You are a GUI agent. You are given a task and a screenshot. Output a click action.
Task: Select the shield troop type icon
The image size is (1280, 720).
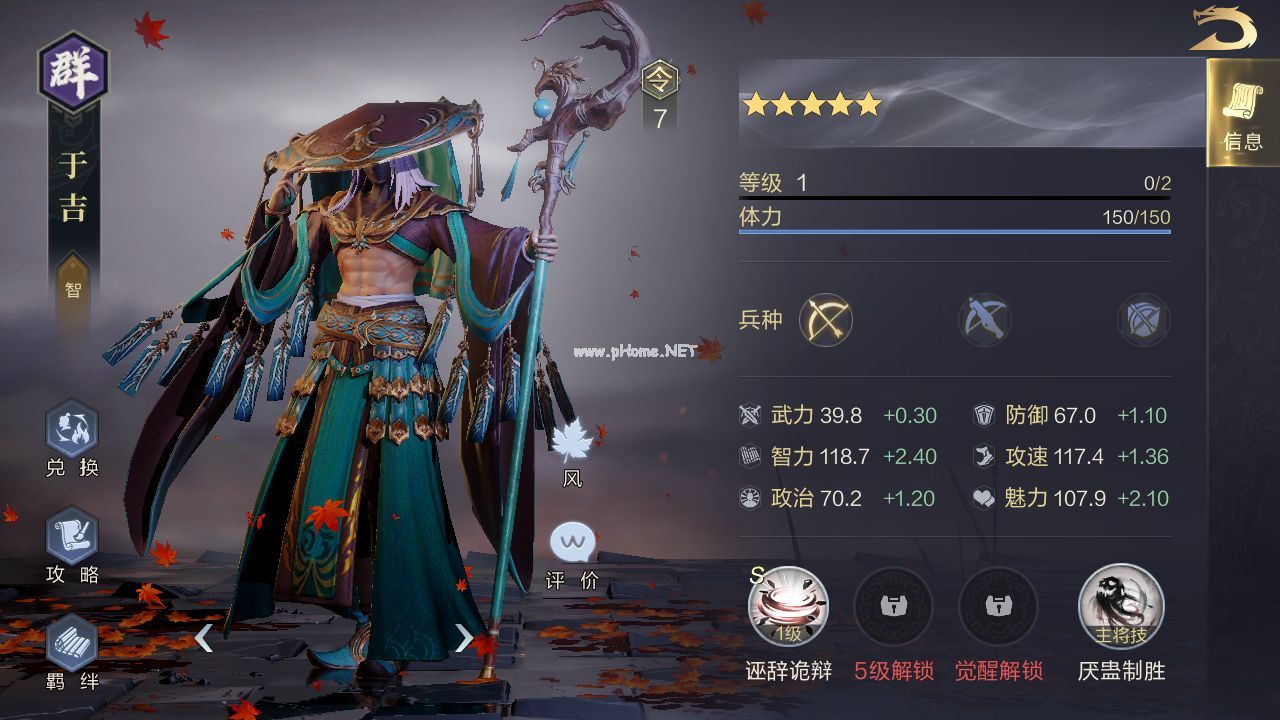[x=1143, y=321]
